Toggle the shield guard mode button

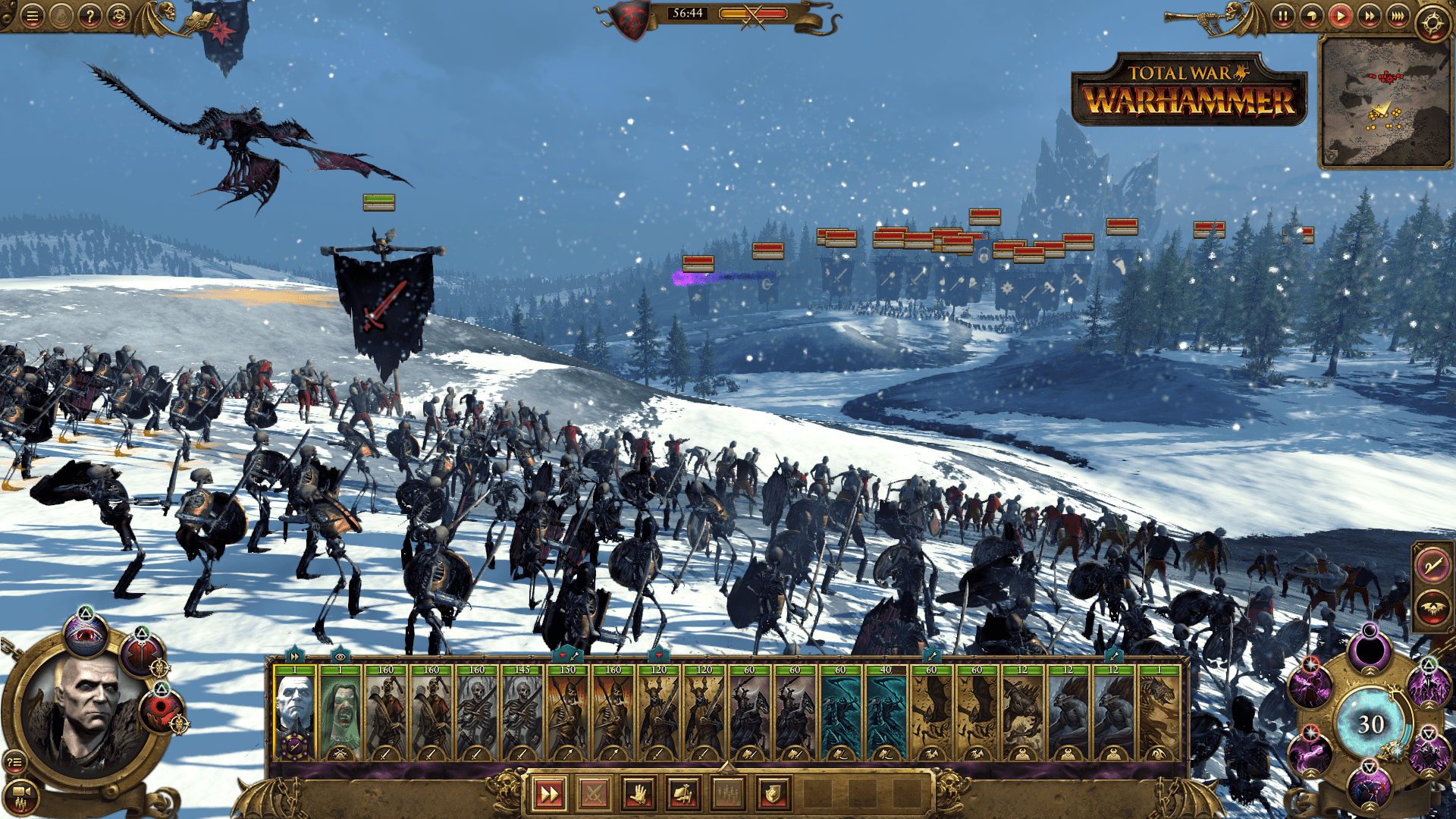[773, 794]
